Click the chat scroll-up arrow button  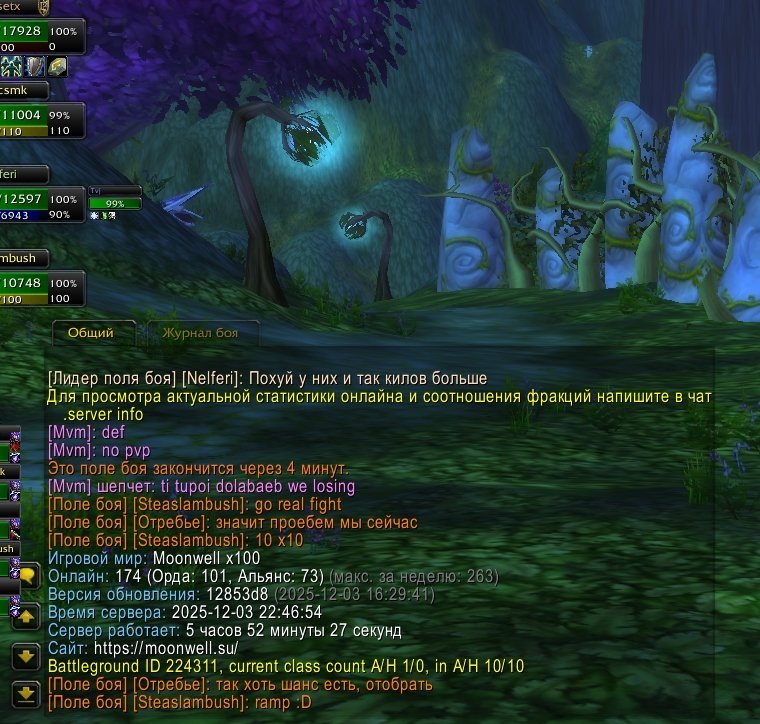[x=25, y=617]
